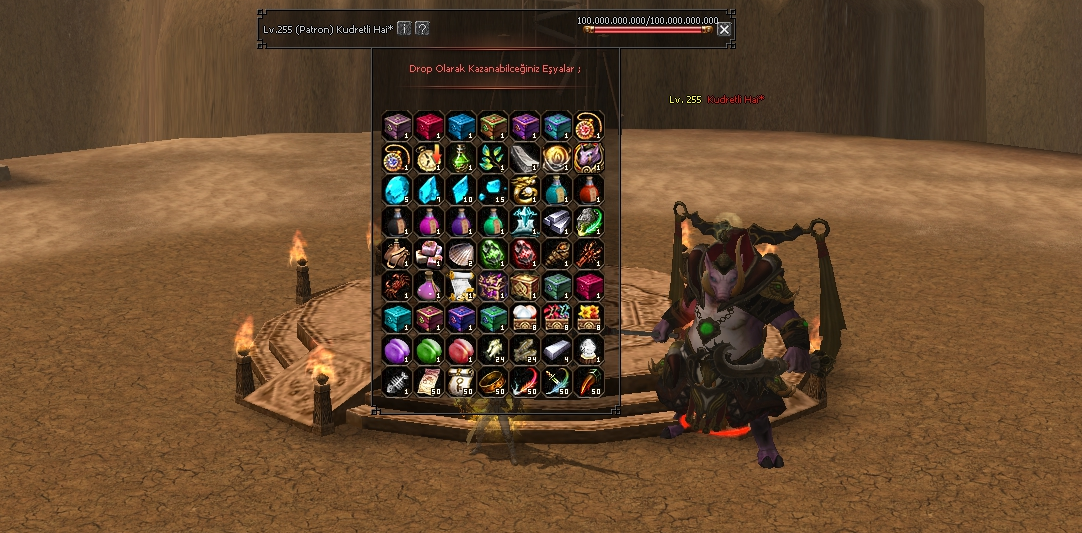The height and width of the screenshot is (533, 1082).
Task: Choose the rolled paper scroll item
Action: (x=461, y=285)
